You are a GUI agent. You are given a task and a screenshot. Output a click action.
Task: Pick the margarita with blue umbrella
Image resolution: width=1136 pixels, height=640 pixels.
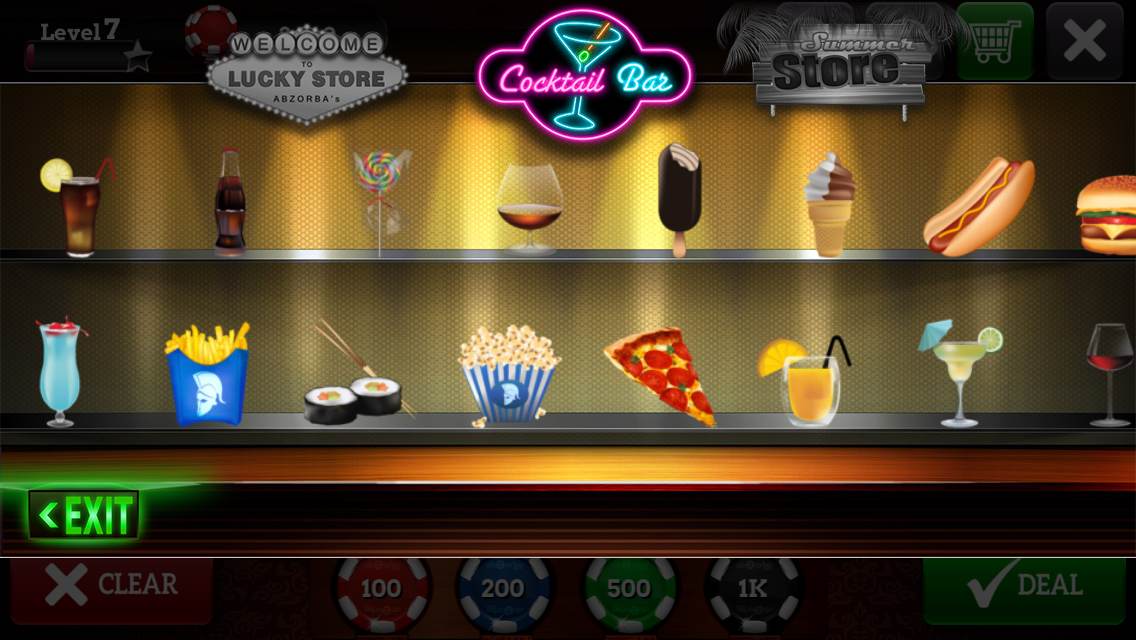point(959,372)
